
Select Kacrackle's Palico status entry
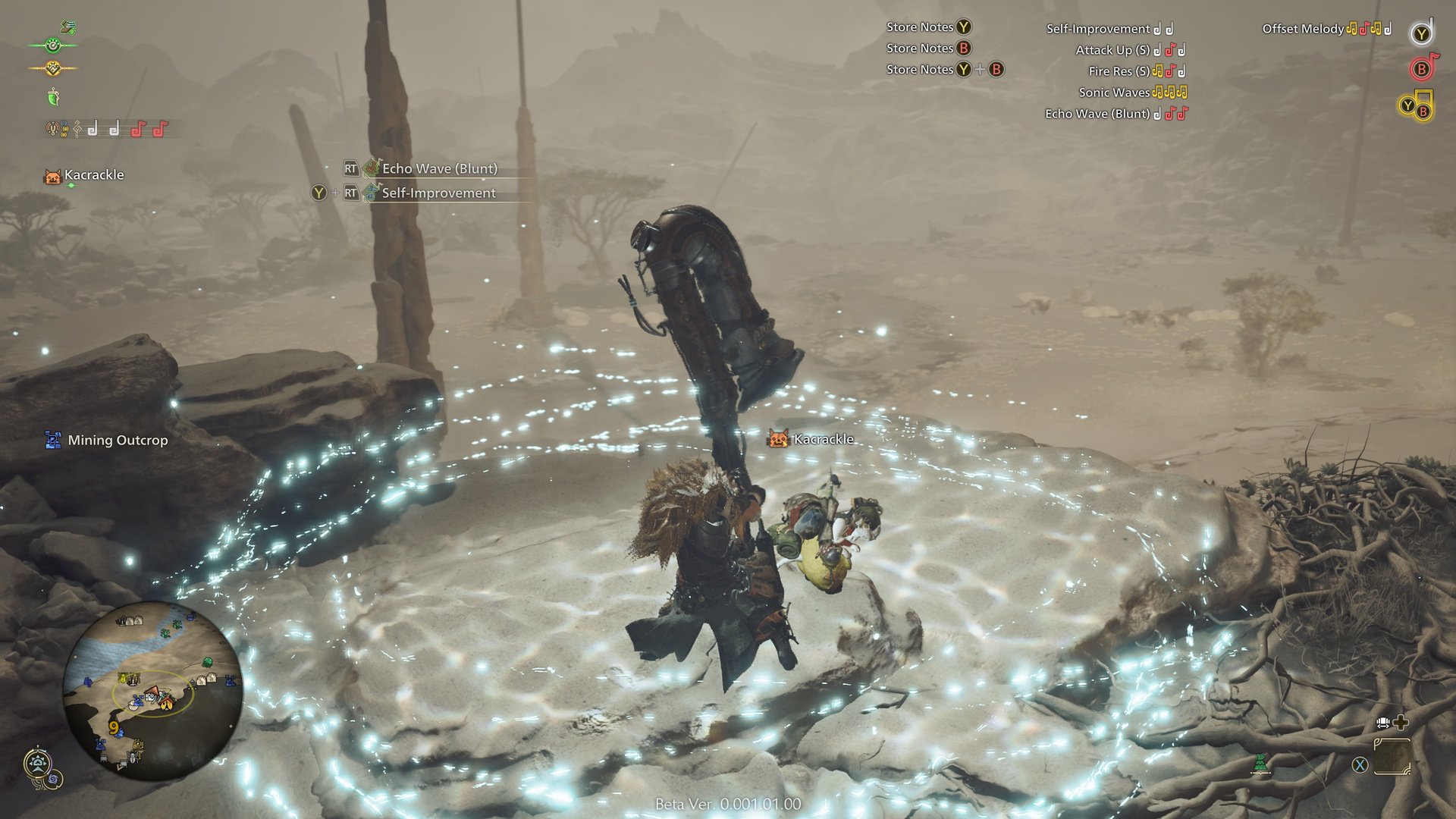pyautogui.click(x=84, y=176)
